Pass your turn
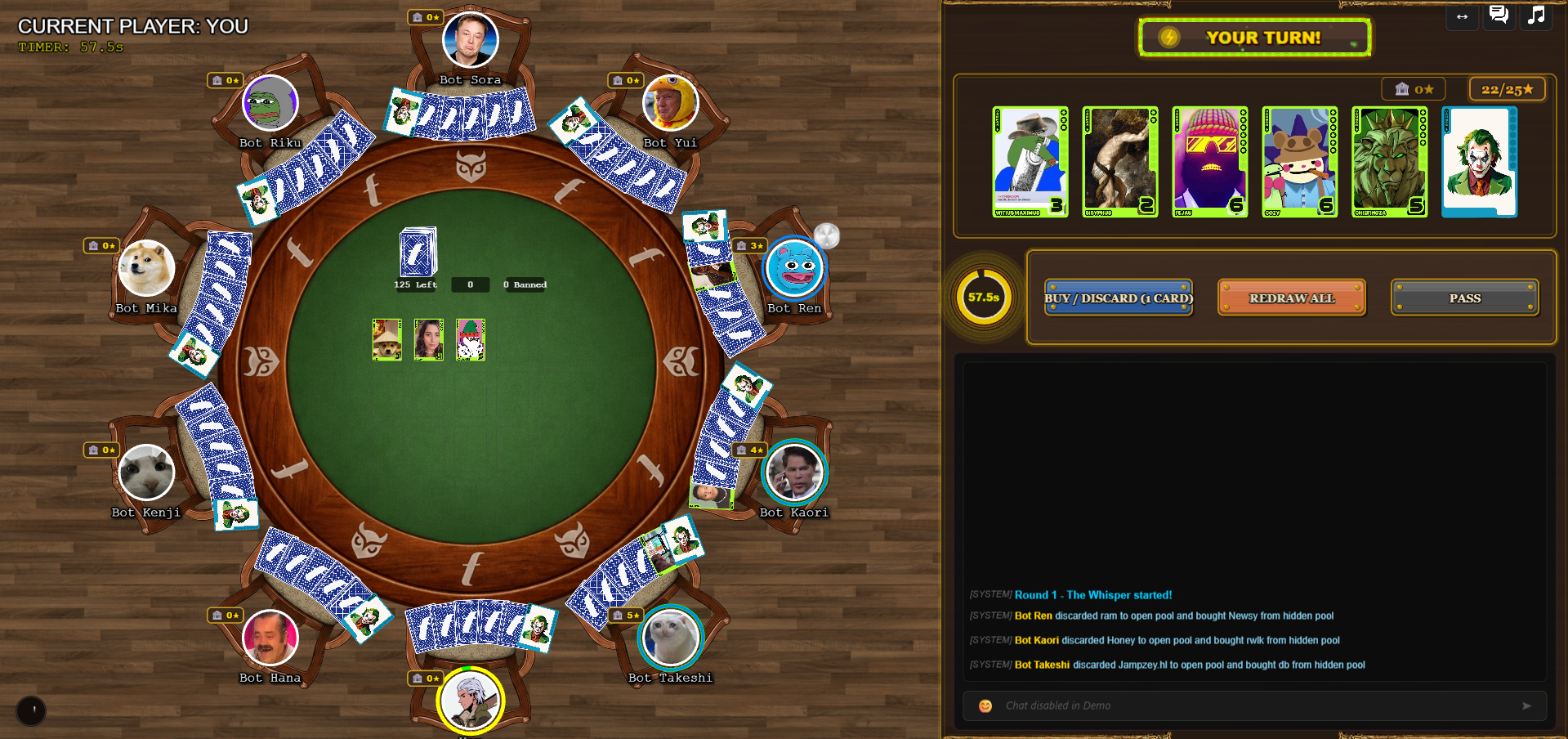Screen dimensions: 1568x739 pos(1464,298)
